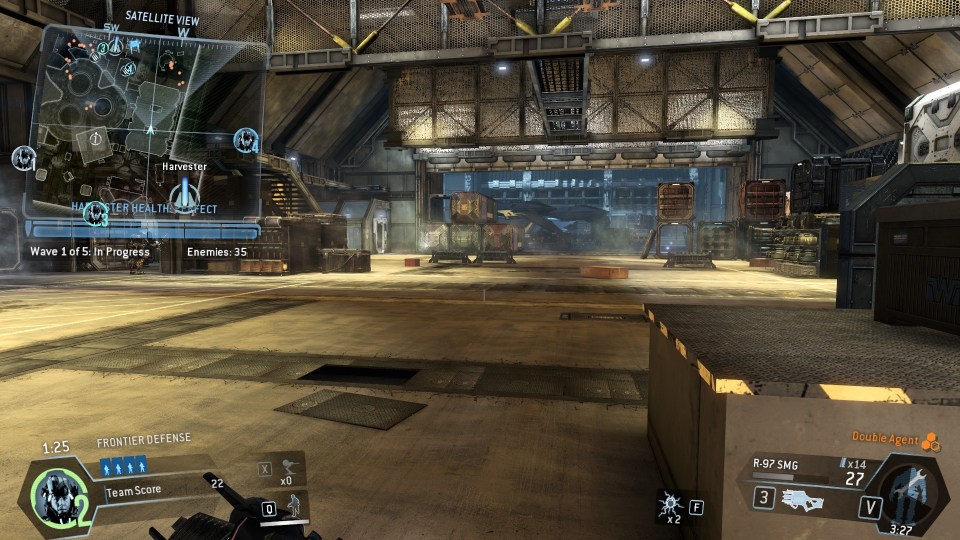960x540 pixels.
Task: Click teammate 1's pilot marker
Action: point(23,157)
